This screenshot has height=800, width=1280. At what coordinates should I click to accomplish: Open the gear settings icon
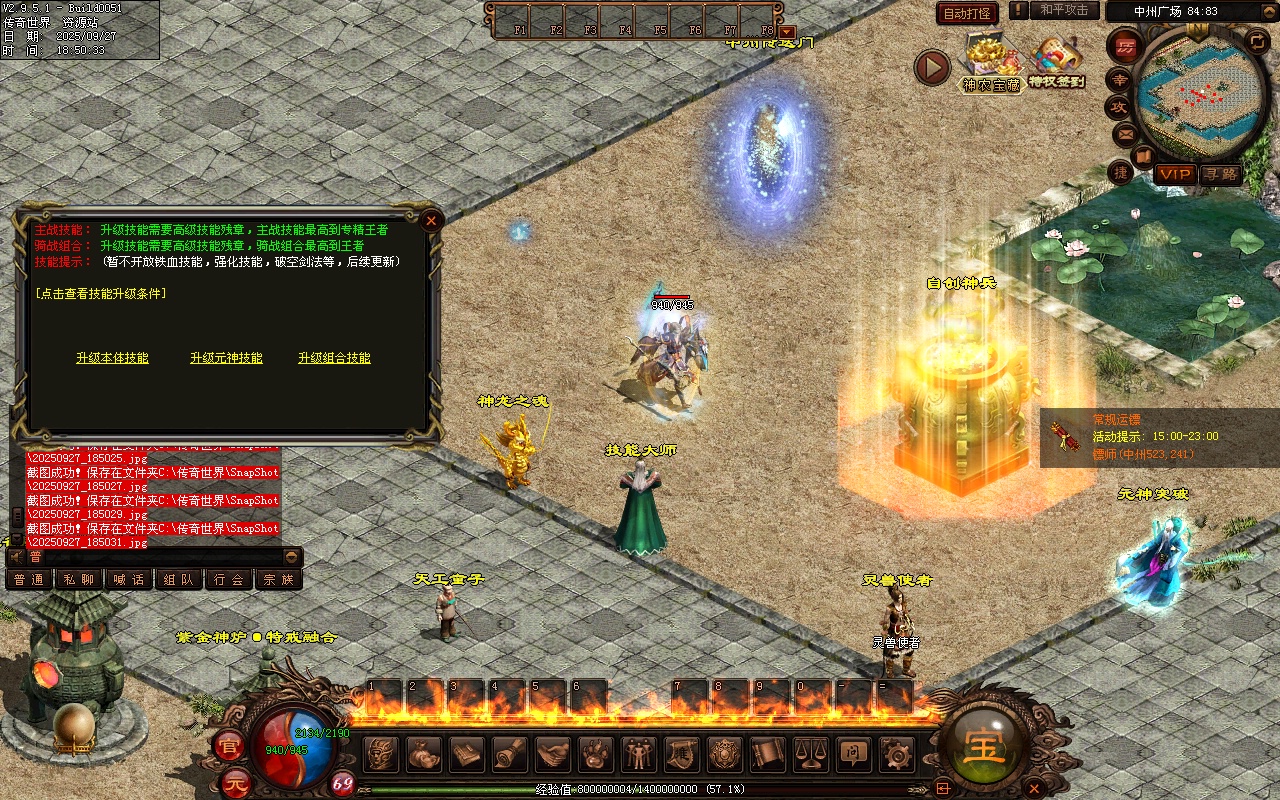[896, 753]
